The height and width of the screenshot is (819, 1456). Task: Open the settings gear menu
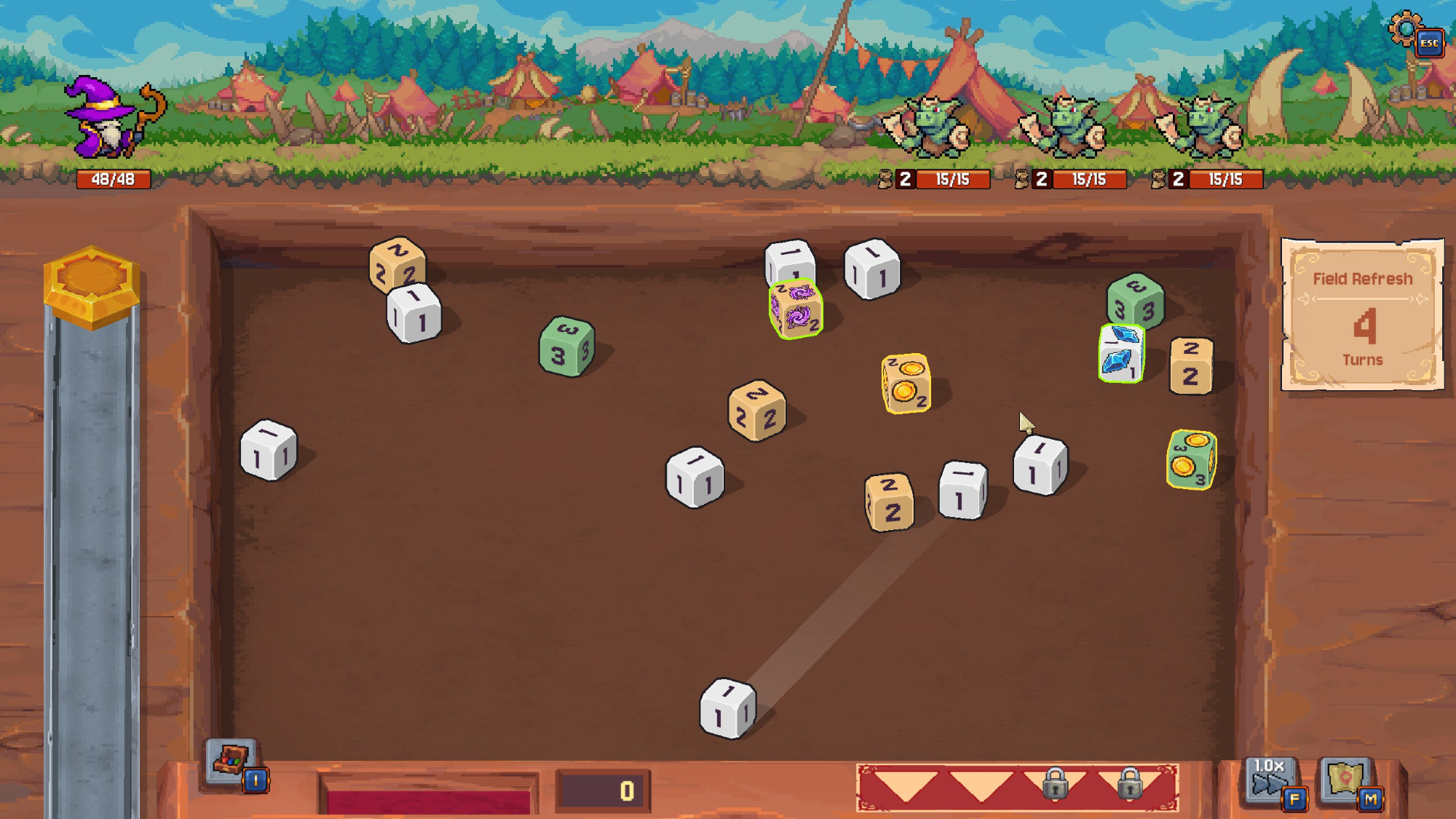tap(1406, 29)
